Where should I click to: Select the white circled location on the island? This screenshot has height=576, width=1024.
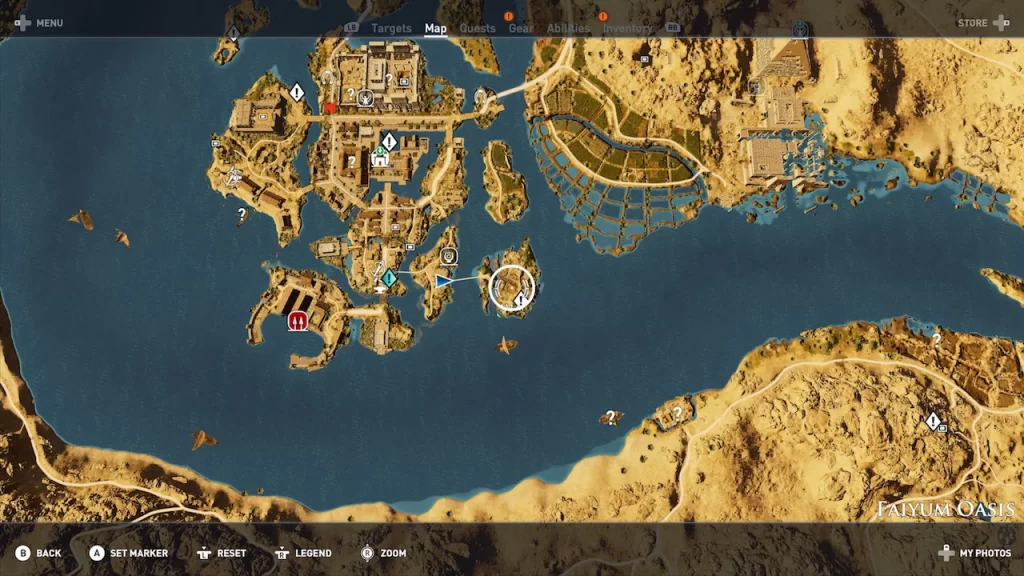[513, 288]
